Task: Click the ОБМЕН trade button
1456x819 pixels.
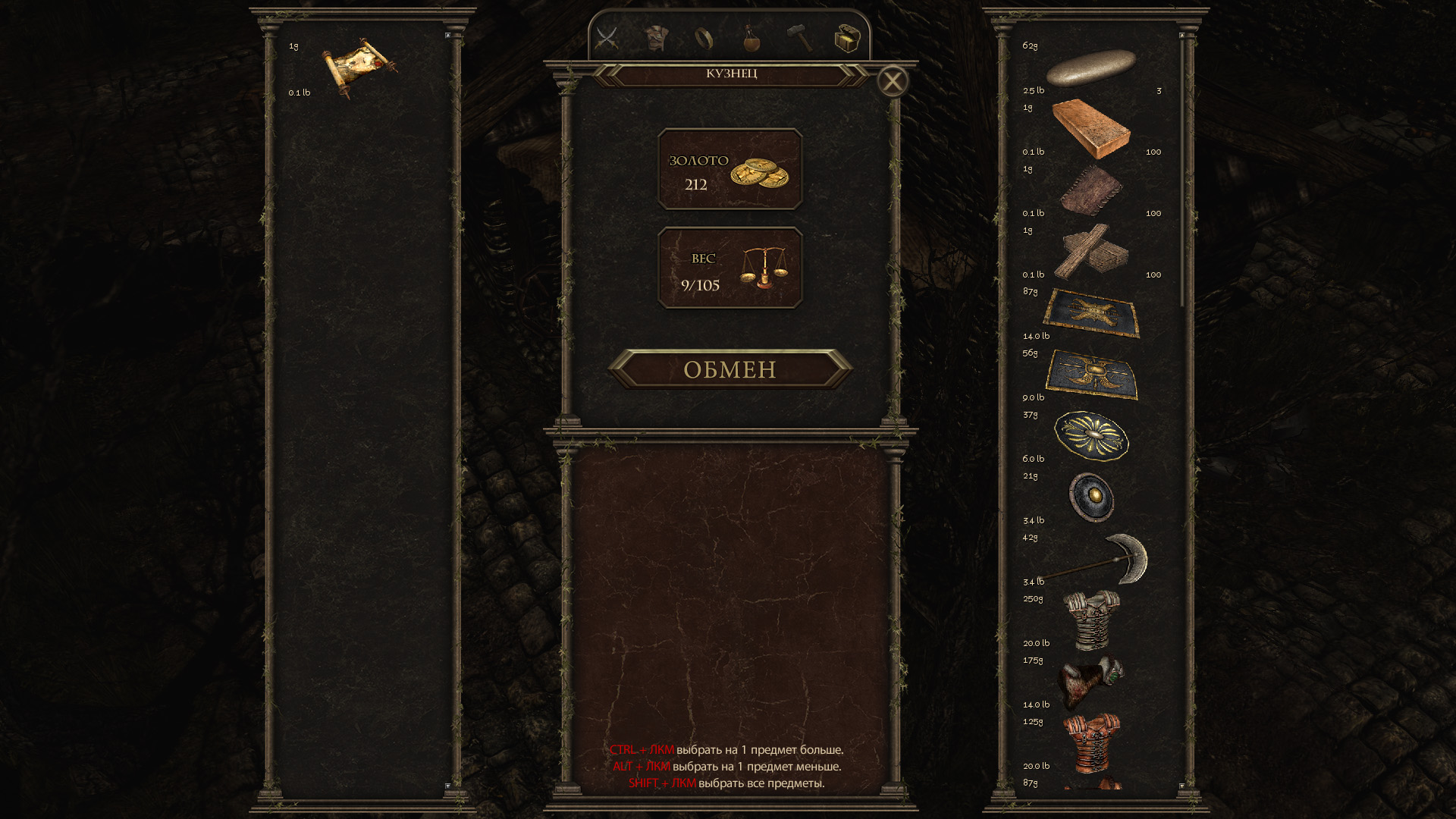Action: (730, 369)
